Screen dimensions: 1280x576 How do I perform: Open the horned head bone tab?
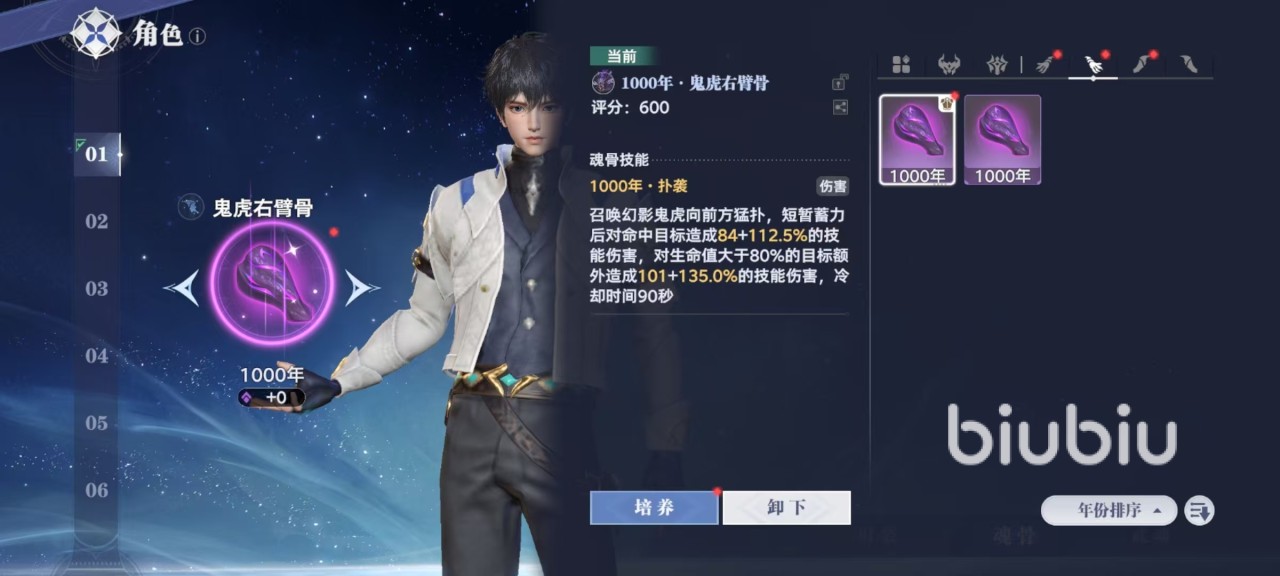point(948,65)
